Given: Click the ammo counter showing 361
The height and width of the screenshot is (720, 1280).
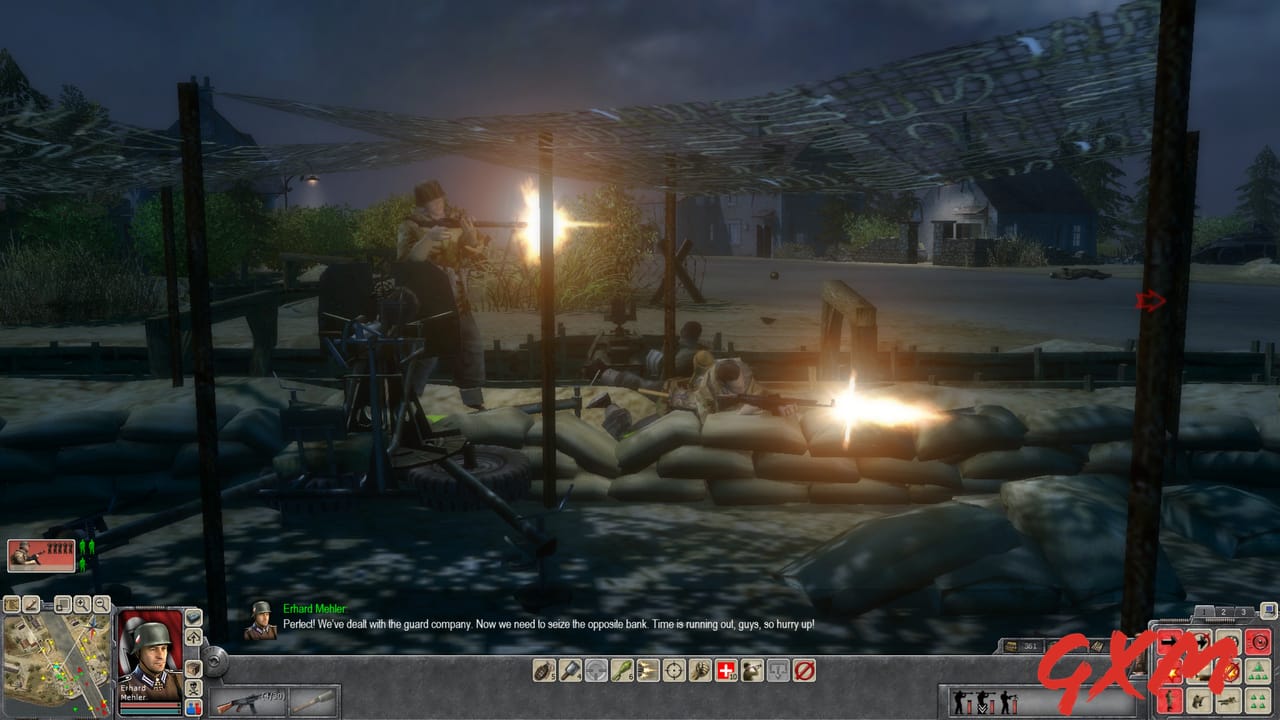Looking at the screenshot, I should (1030, 645).
